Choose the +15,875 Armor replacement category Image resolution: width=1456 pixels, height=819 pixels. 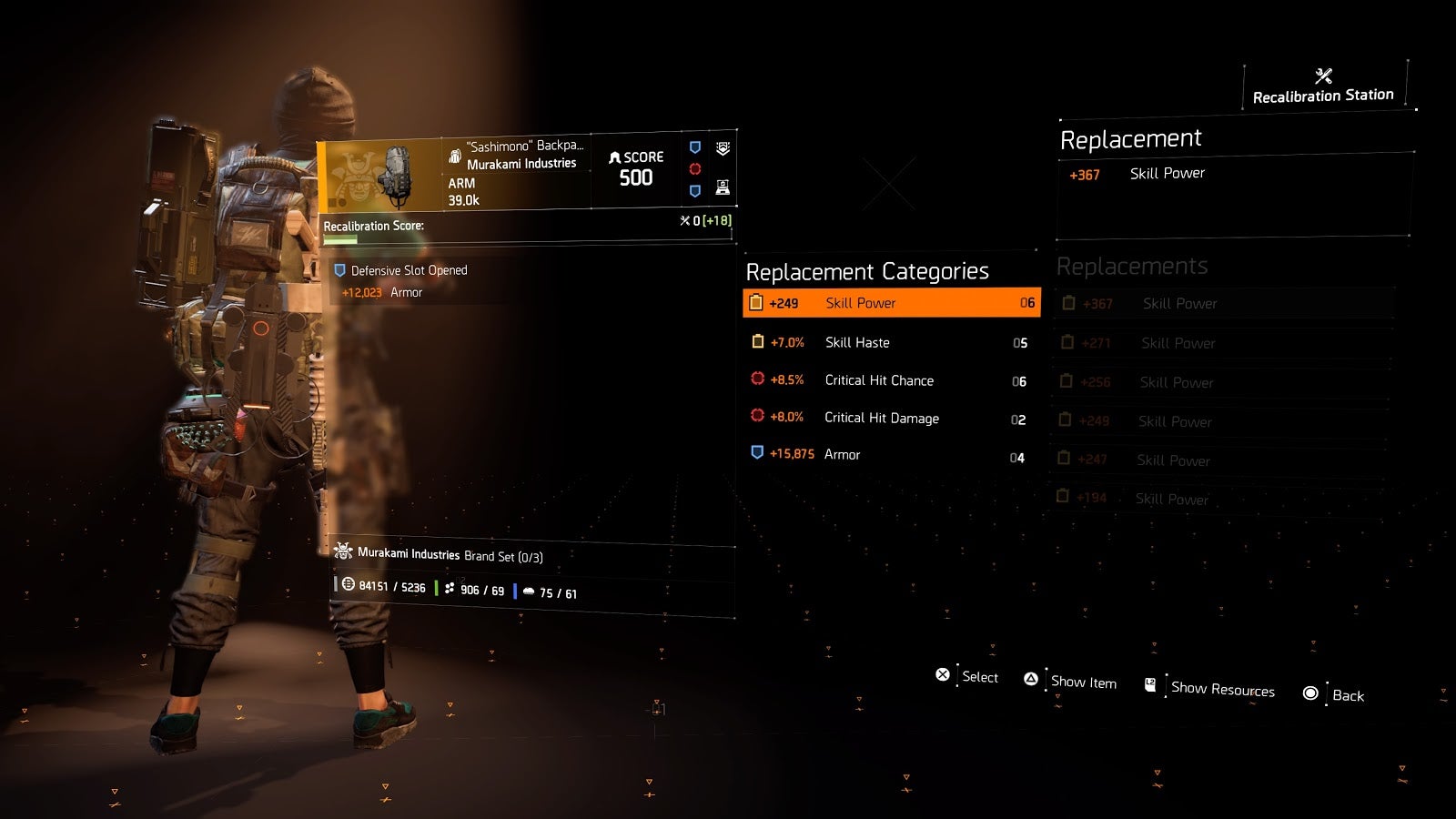coord(890,454)
